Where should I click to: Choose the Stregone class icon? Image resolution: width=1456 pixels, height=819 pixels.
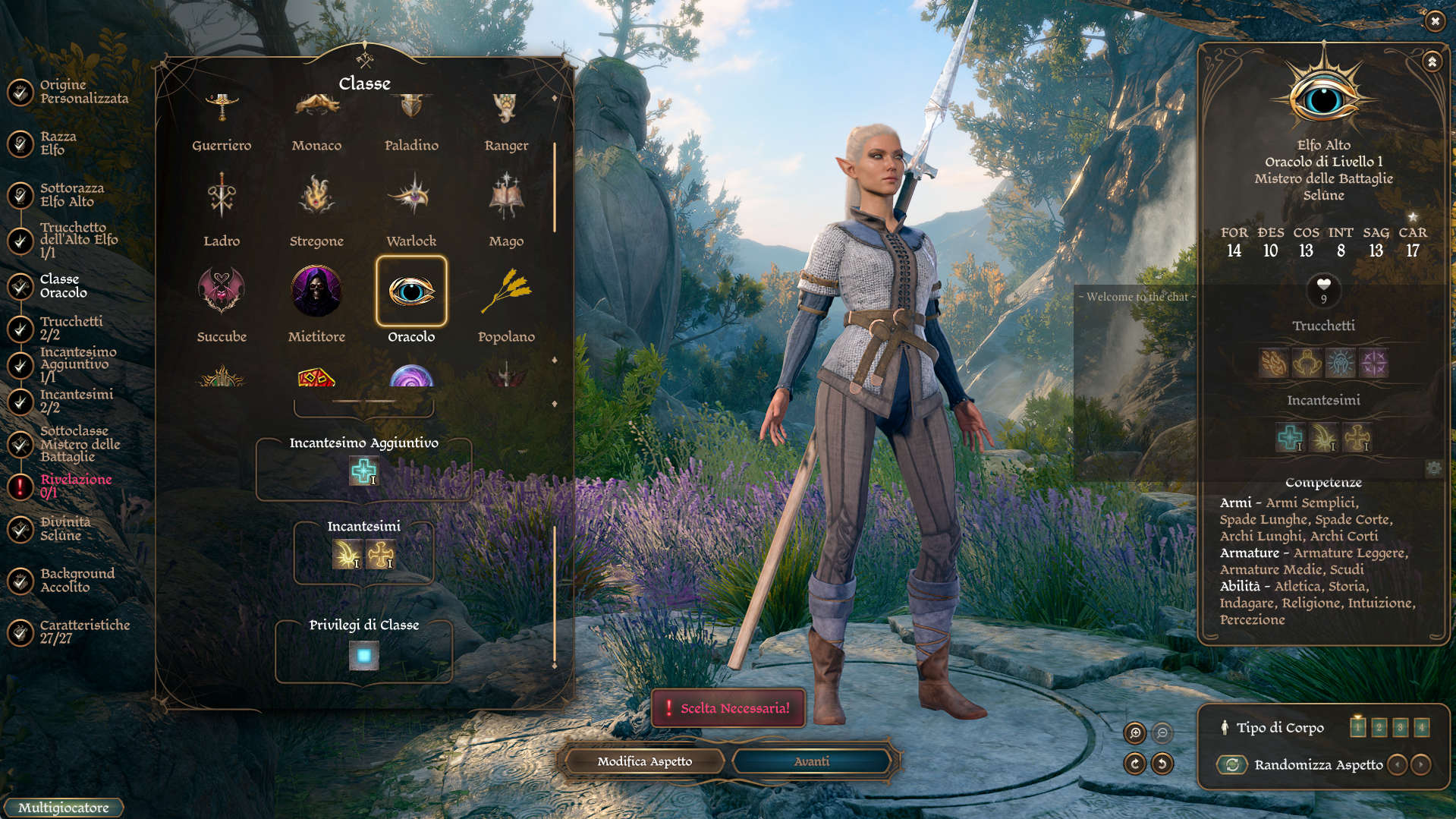pyautogui.click(x=316, y=196)
